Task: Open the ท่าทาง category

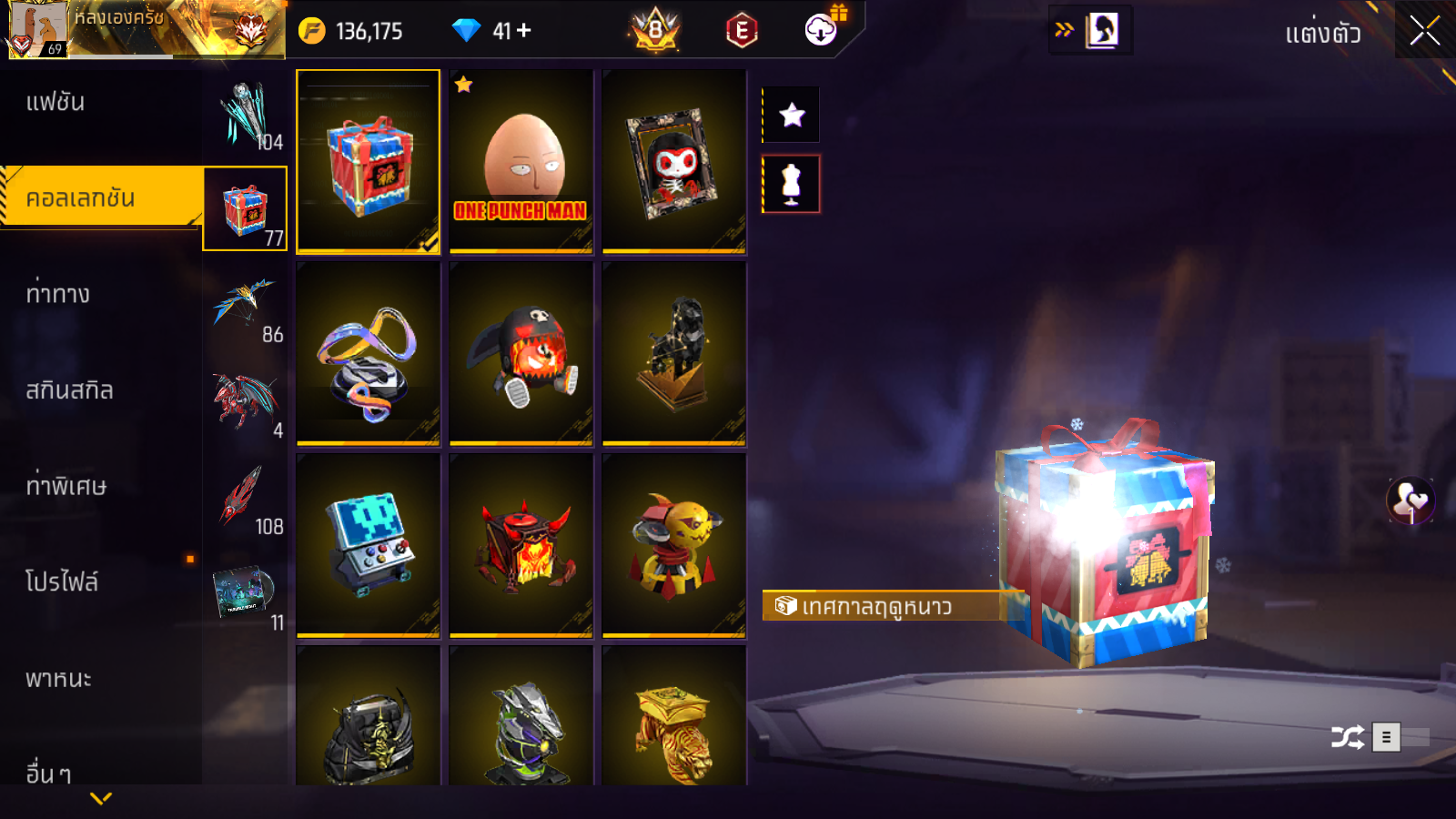Action: pyautogui.click(x=58, y=294)
